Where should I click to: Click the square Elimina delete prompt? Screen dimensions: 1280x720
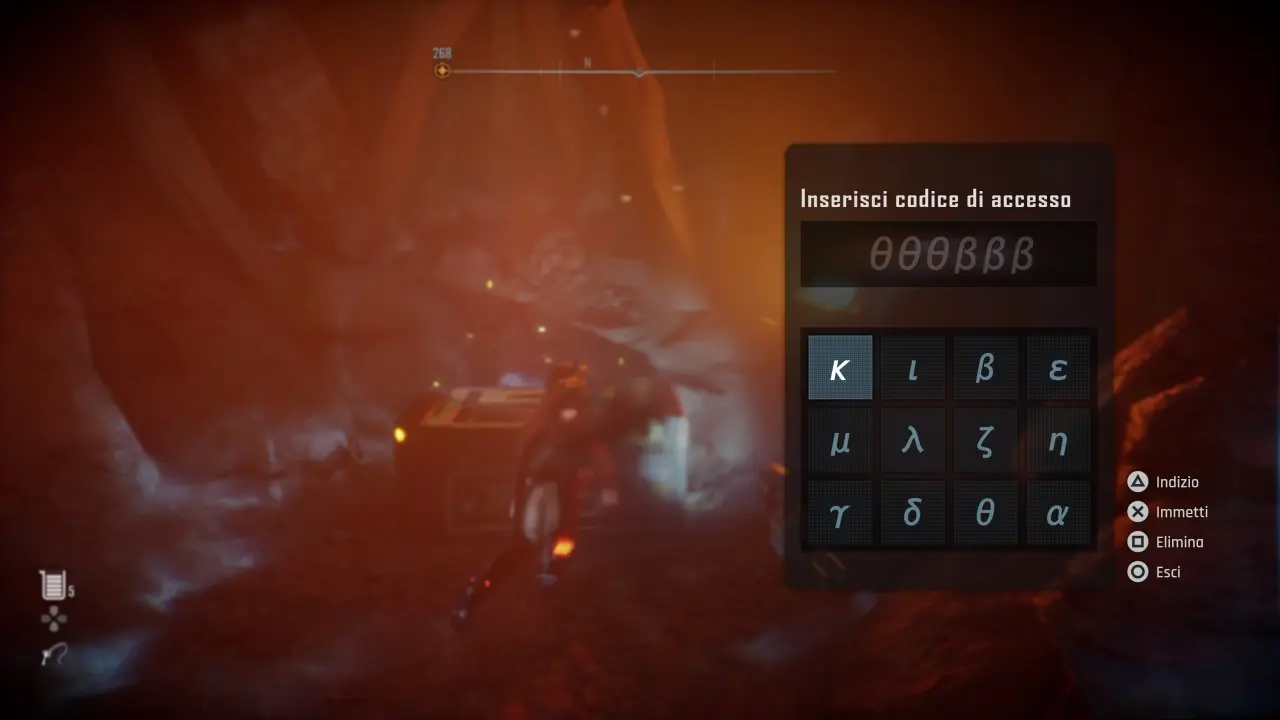pyautogui.click(x=1170, y=541)
